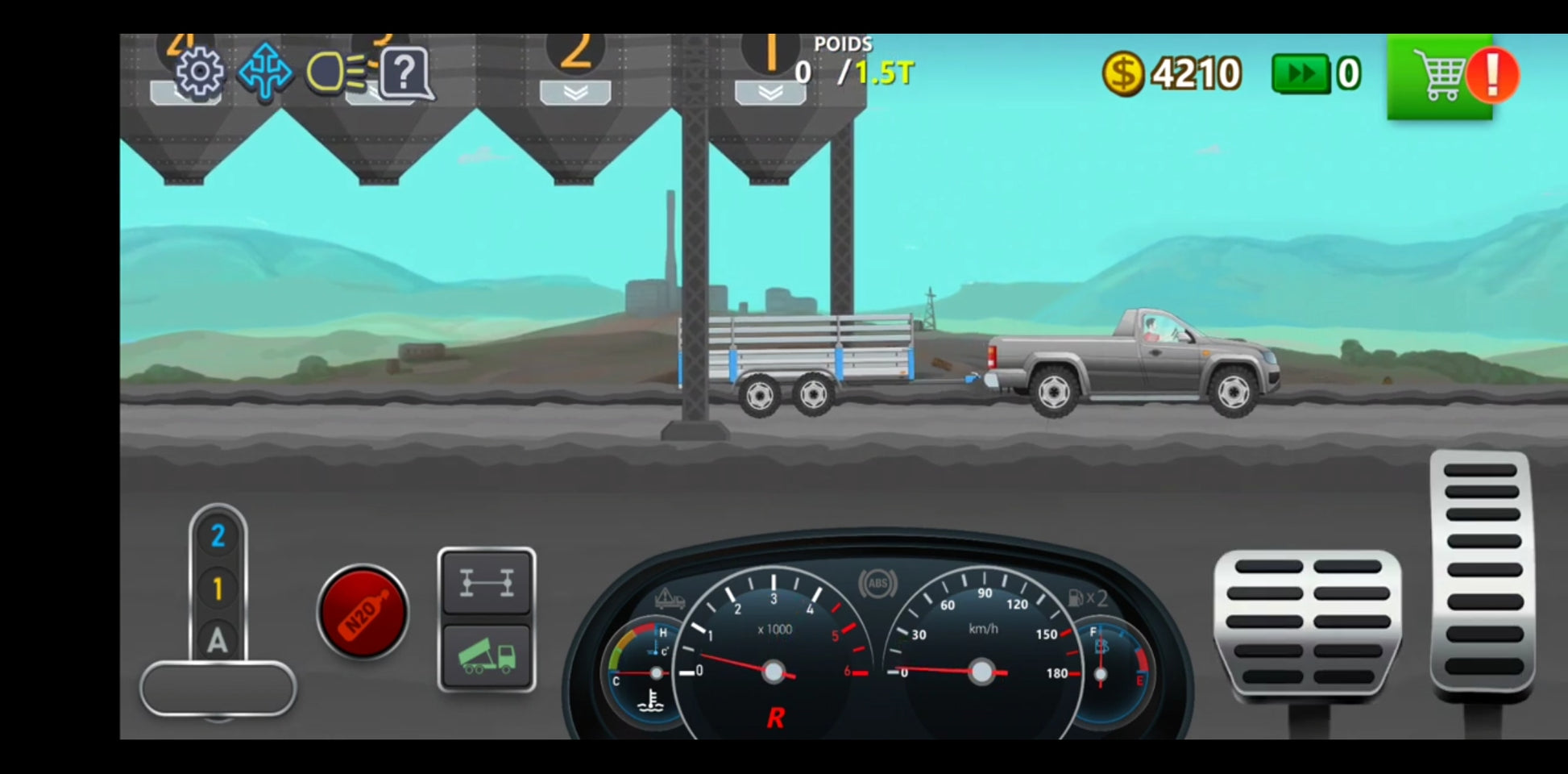Shift to gear 2 on selector
This screenshot has height=774, width=1568.
tap(218, 536)
